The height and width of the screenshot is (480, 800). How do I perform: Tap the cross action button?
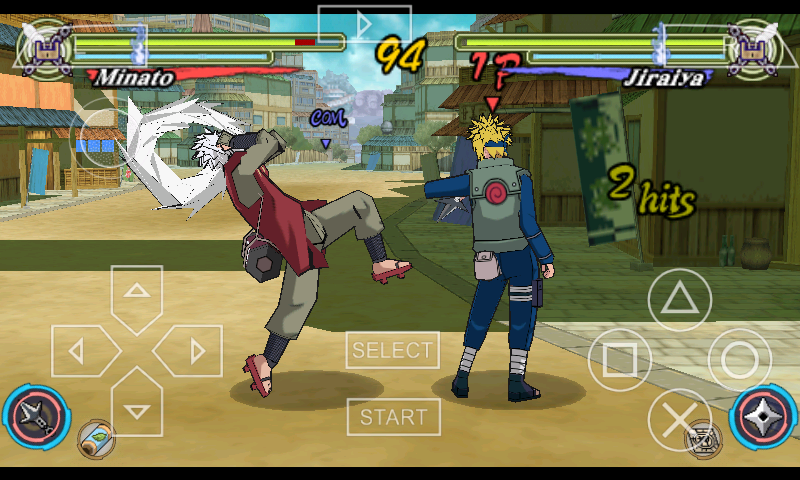click(x=679, y=420)
